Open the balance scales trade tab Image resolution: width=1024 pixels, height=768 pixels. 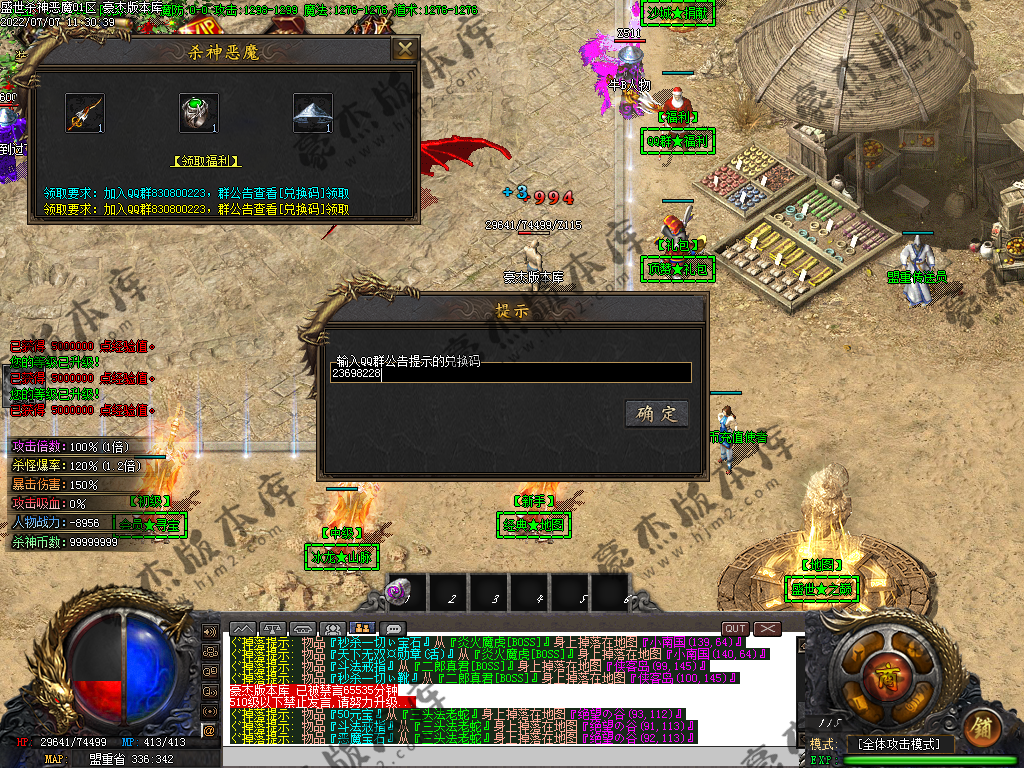point(272,629)
